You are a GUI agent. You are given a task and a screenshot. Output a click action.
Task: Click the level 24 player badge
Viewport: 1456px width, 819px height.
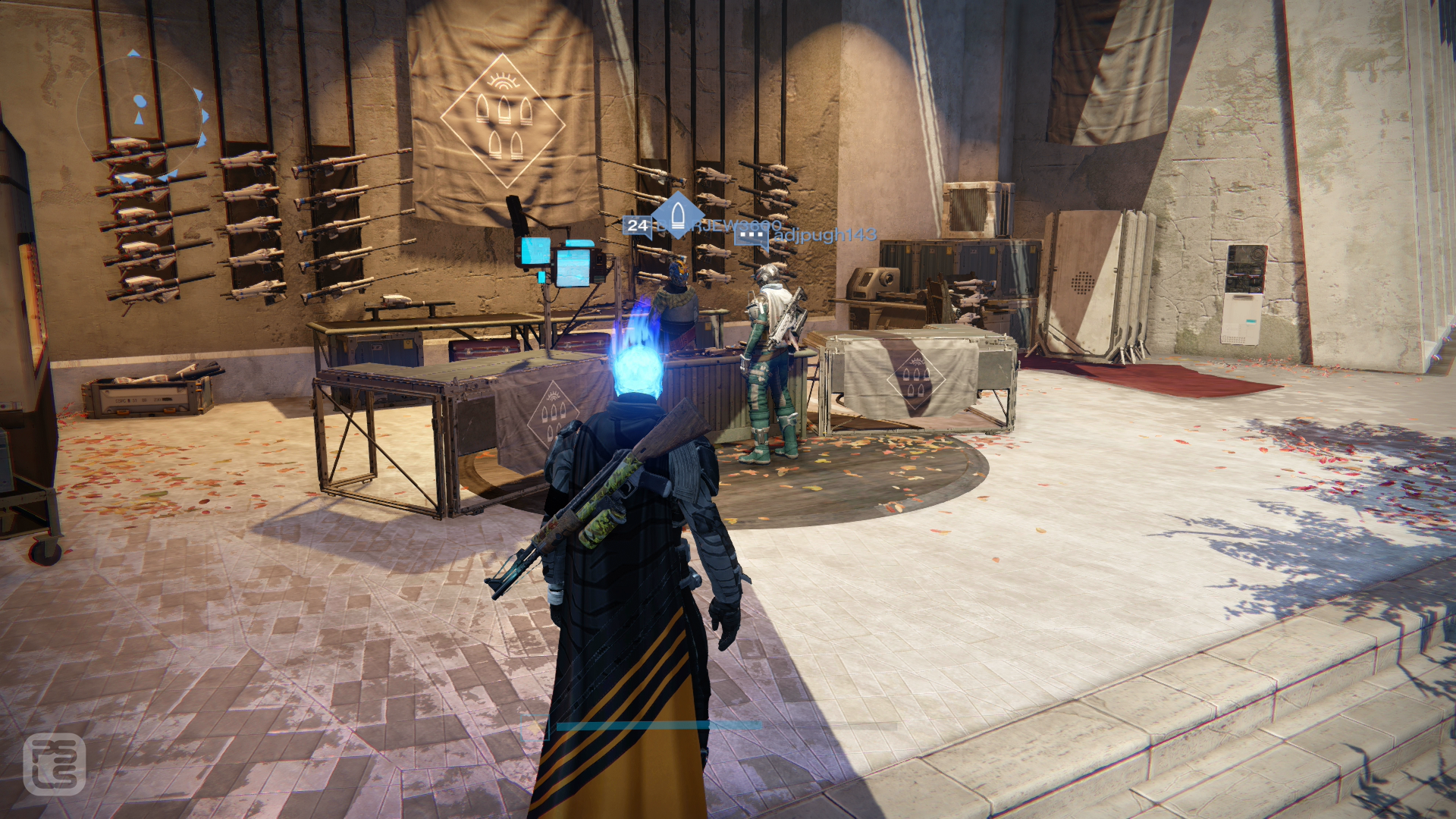pos(637,225)
